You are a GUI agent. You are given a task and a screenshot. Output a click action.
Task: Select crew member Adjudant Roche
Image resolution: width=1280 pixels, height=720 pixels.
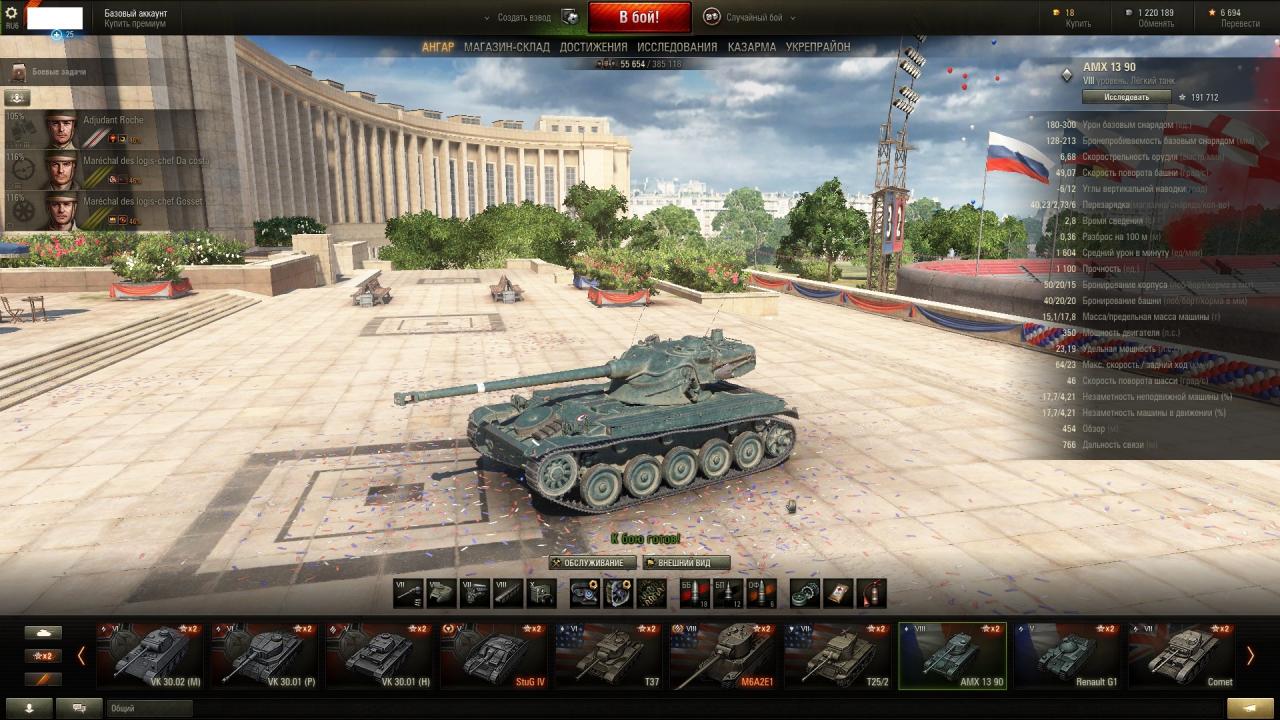click(113, 121)
